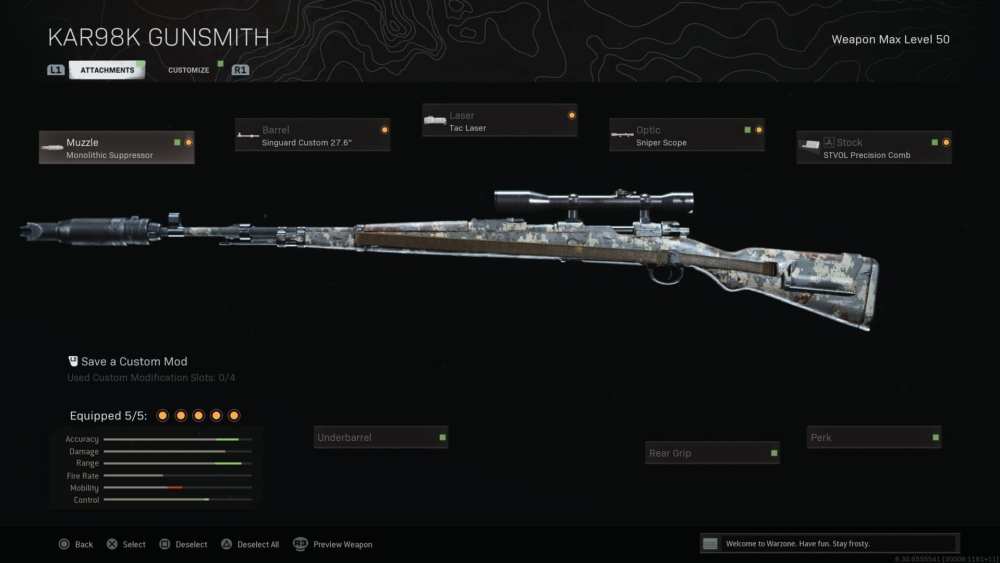Switch to the Attachments tab
Screen dimensions: 1000x563
pos(107,70)
